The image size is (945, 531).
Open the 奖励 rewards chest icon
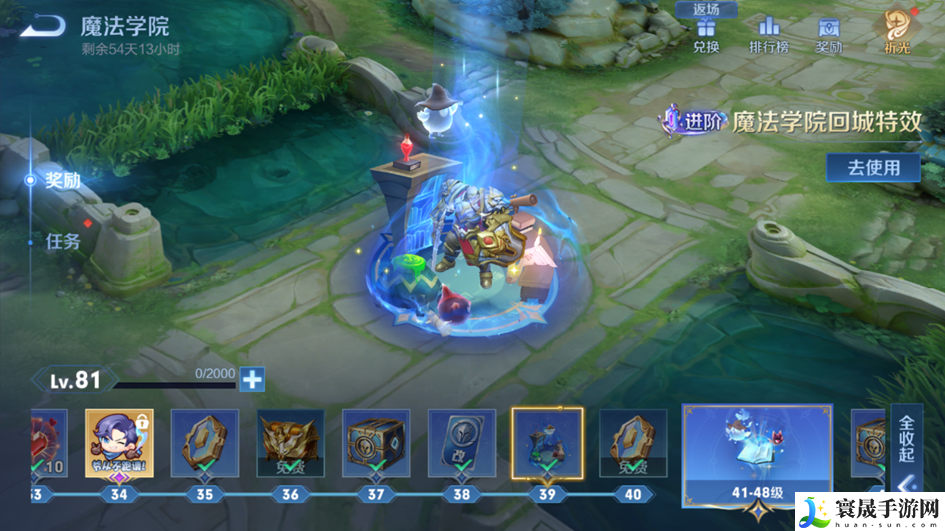[828, 34]
